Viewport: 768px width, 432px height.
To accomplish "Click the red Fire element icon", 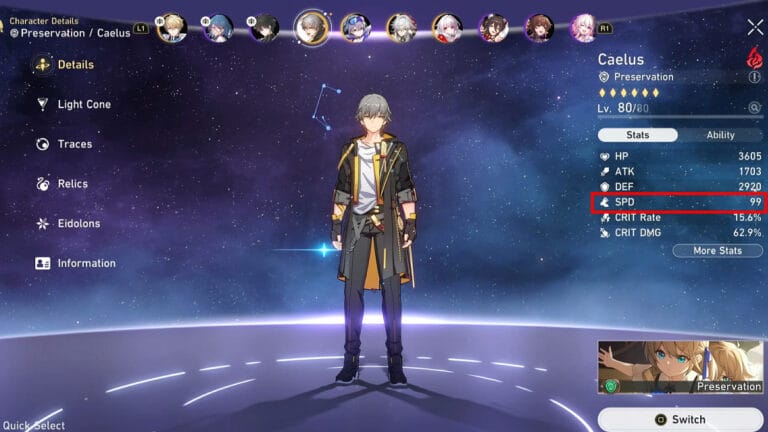I will [754, 56].
